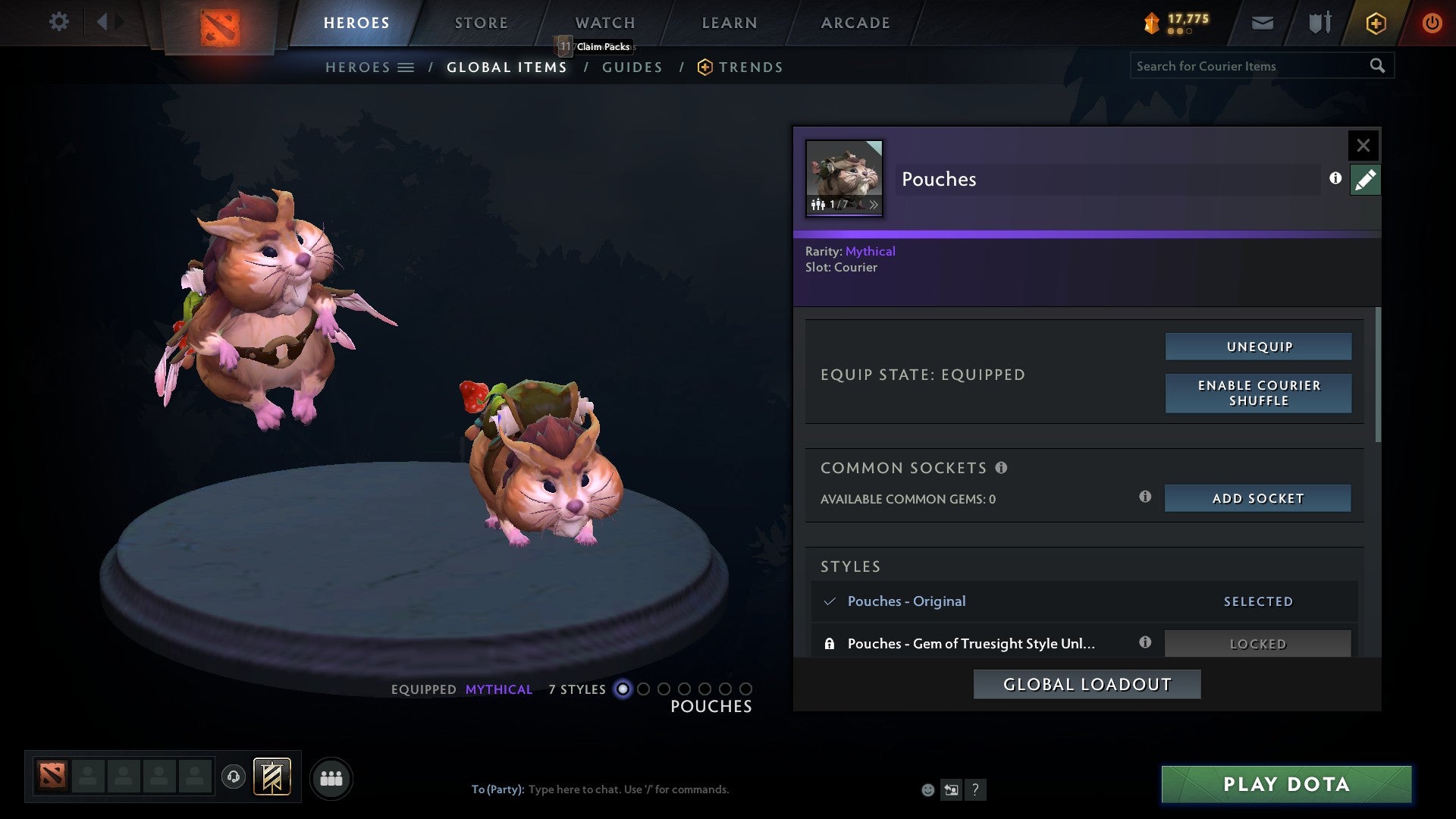Switch to the WATCH tab

(604, 22)
